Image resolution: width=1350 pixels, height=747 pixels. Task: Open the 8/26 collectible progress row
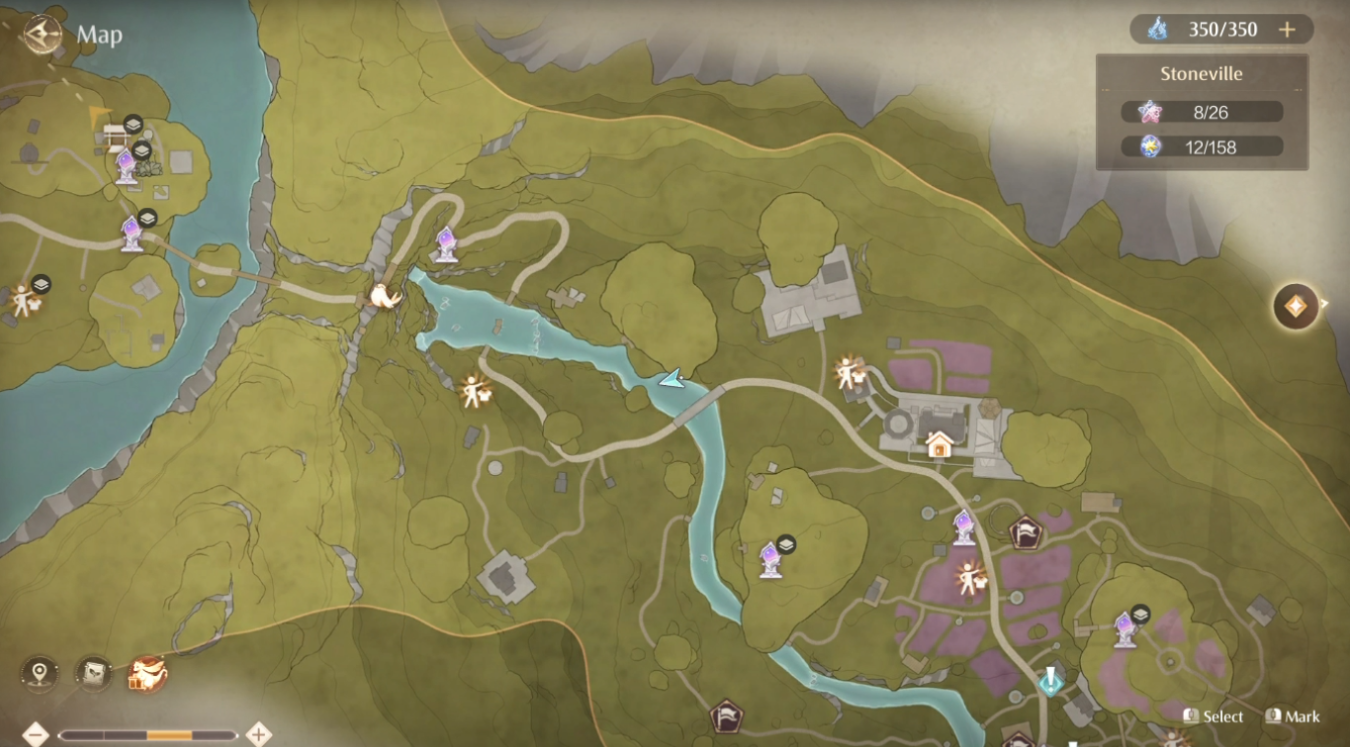(x=1200, y=111)
